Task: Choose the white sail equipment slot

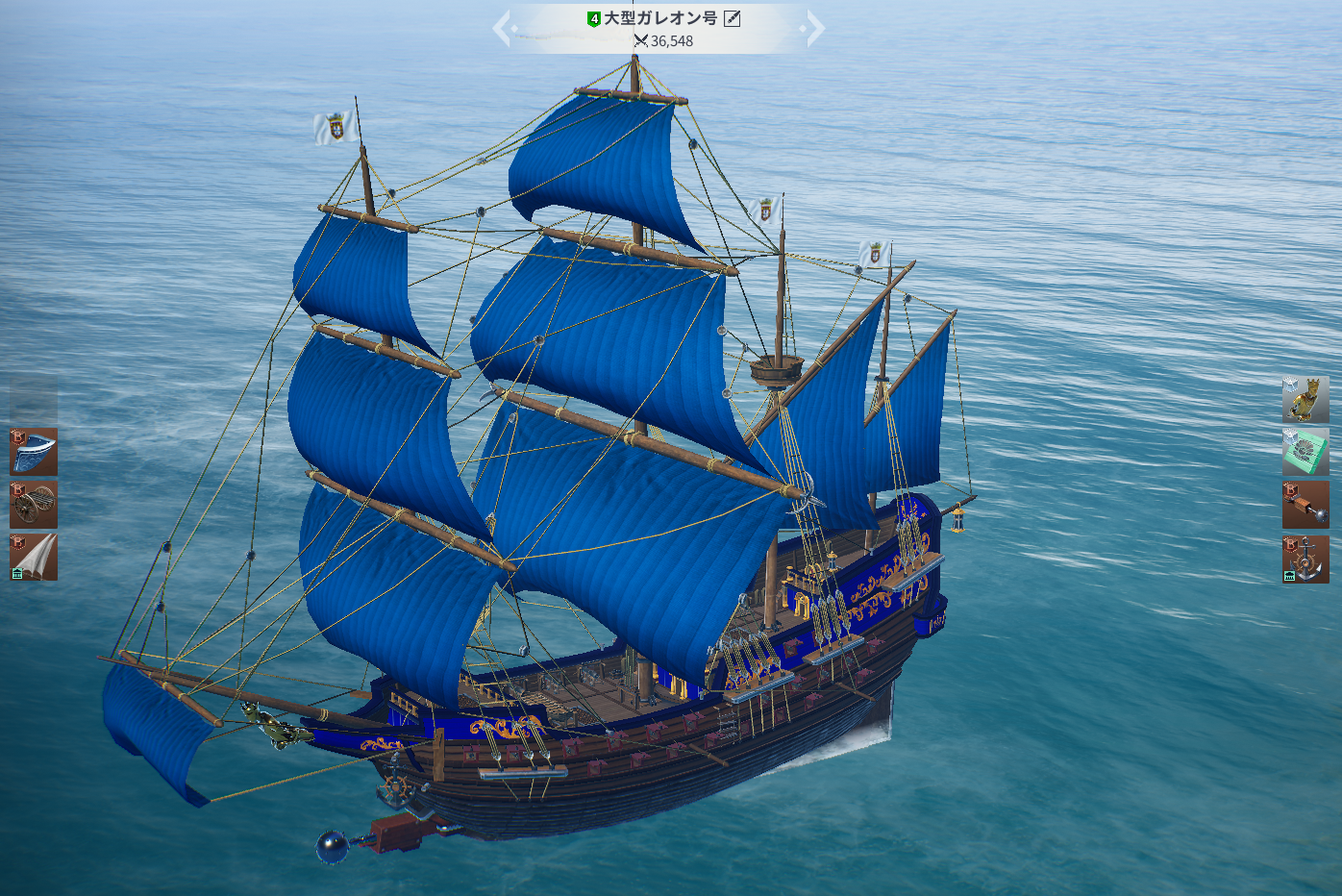Action: pyautogui.click(x=34, y=558)
